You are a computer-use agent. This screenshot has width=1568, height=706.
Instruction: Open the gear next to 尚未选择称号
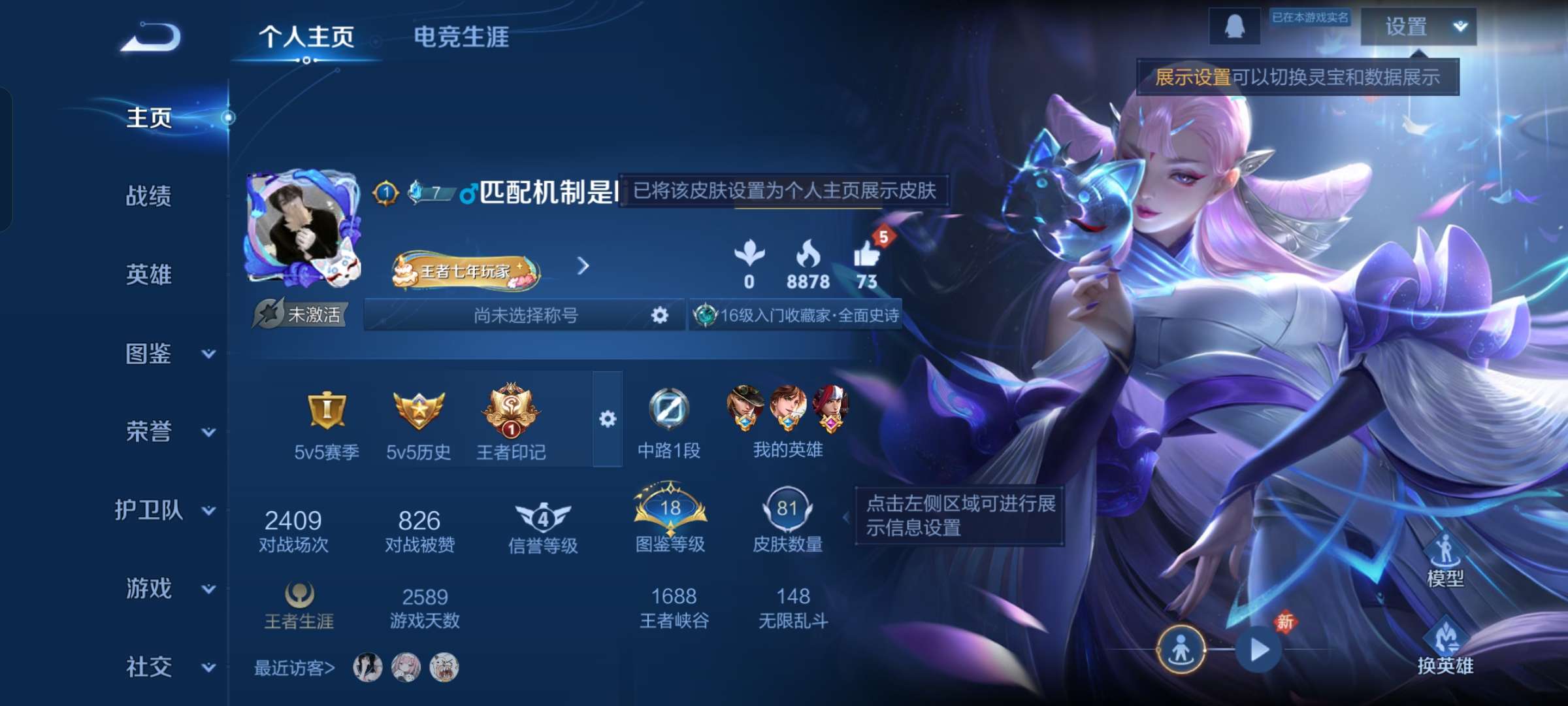pyautogui.click(x=659, y=315)
